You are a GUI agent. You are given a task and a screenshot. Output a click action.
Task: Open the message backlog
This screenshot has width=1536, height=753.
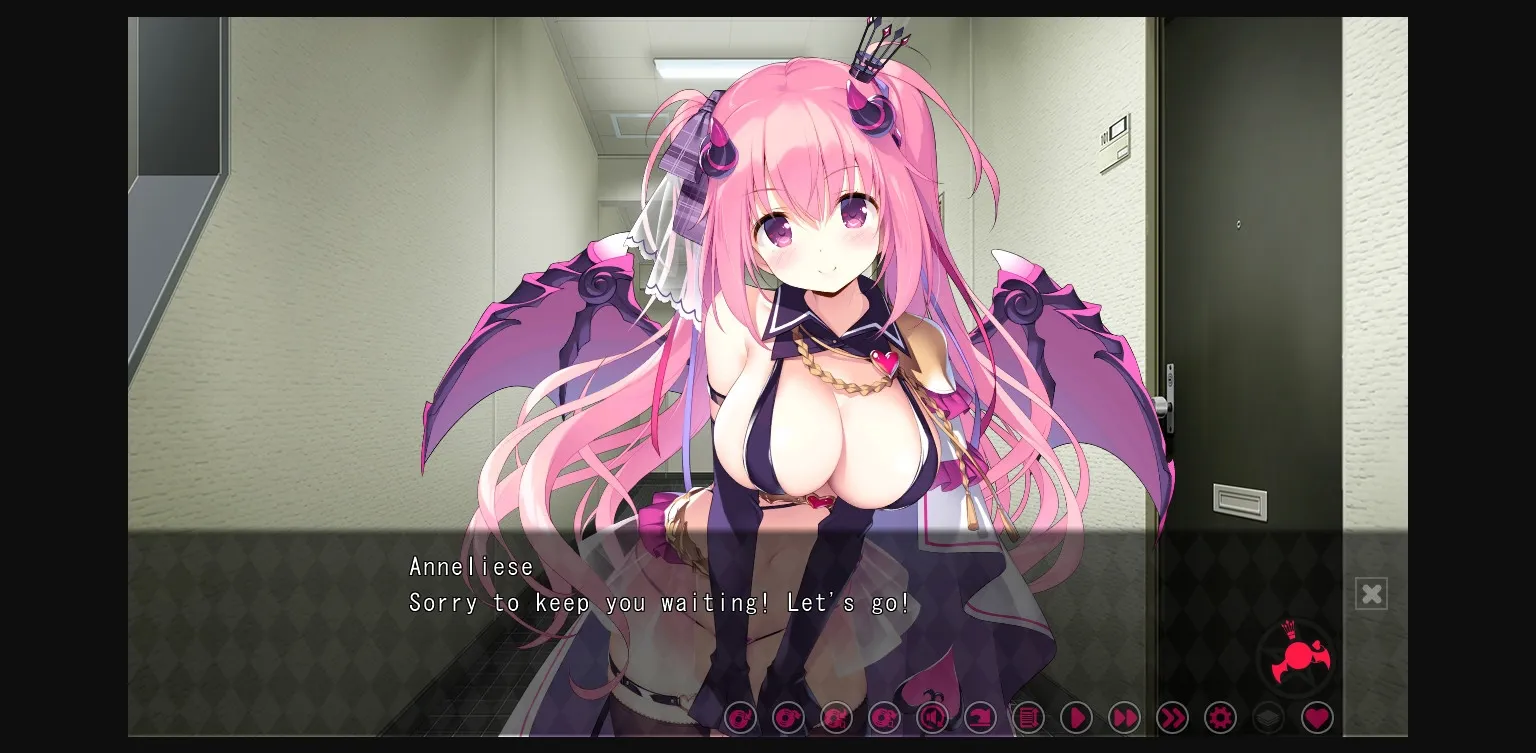(1029, 718)
